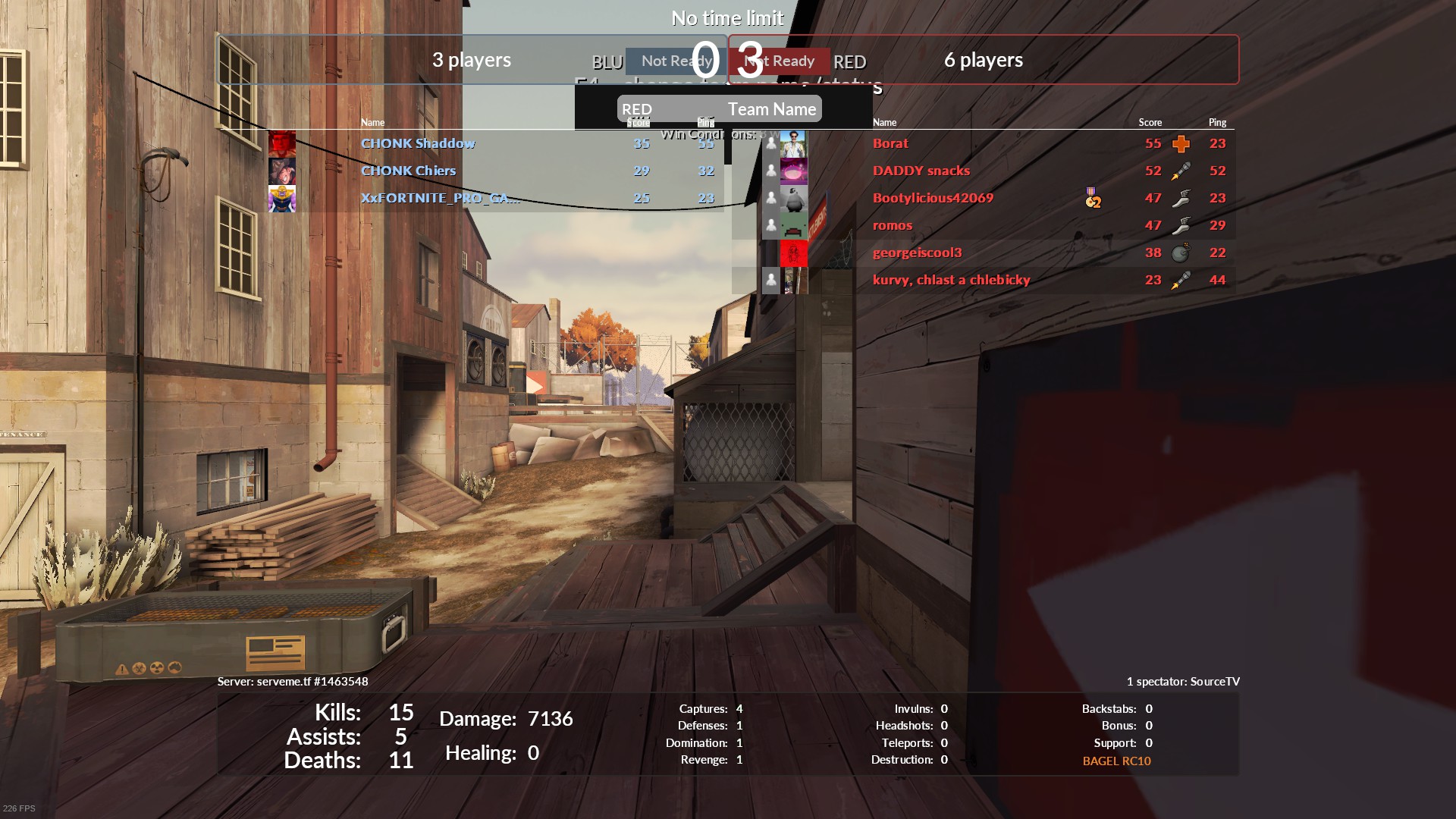
Task: Click CHONK Shaddow's red avatar picture
Action: coord(282,143)
